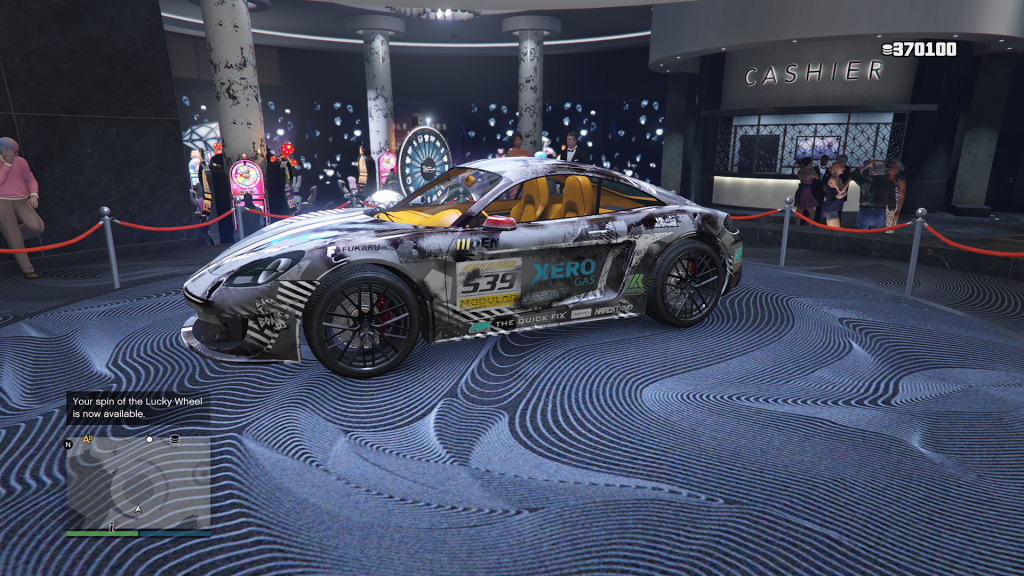Select the white circle blip on minimap
1024x576 pixels.
(149, 439)
